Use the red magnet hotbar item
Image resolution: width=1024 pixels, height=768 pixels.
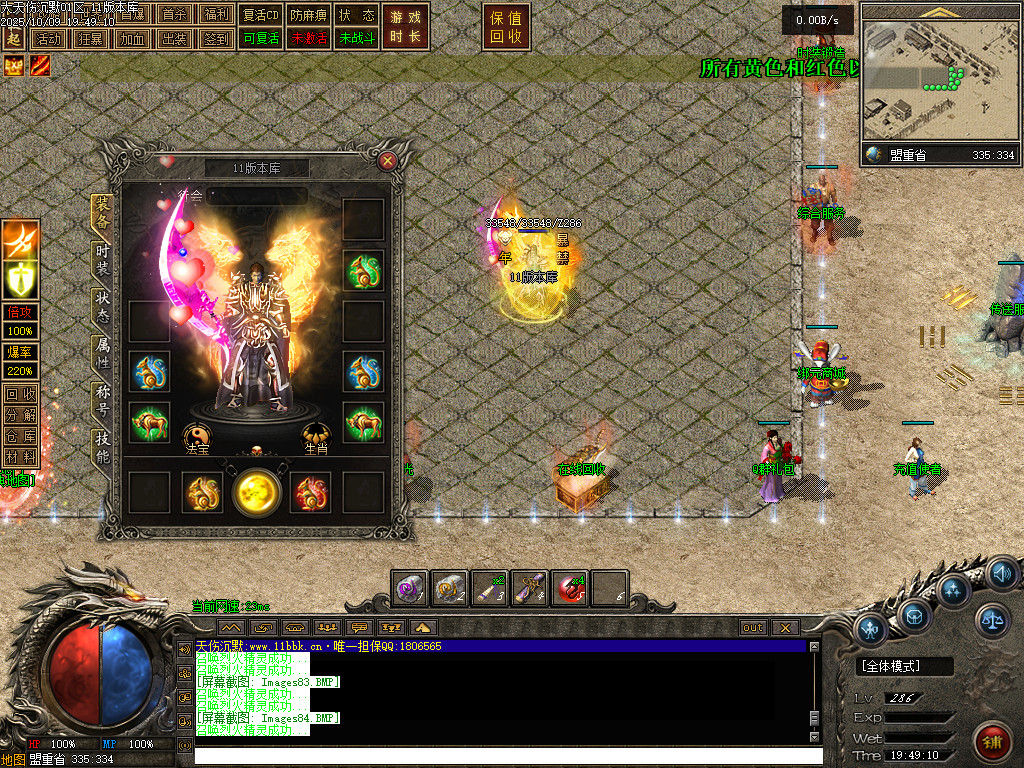570,588
